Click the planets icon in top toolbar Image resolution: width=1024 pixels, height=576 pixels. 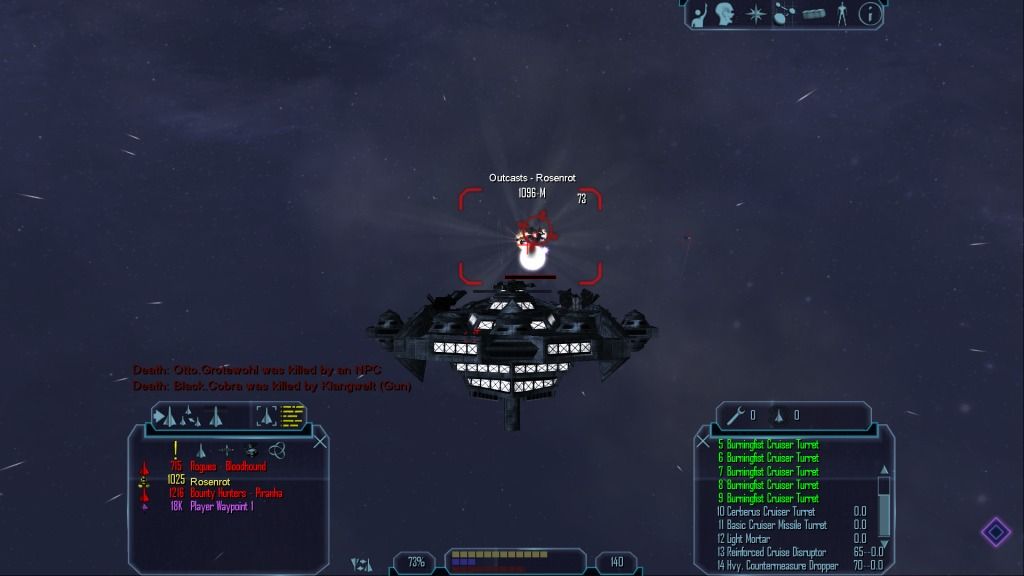tap(785, 15)
